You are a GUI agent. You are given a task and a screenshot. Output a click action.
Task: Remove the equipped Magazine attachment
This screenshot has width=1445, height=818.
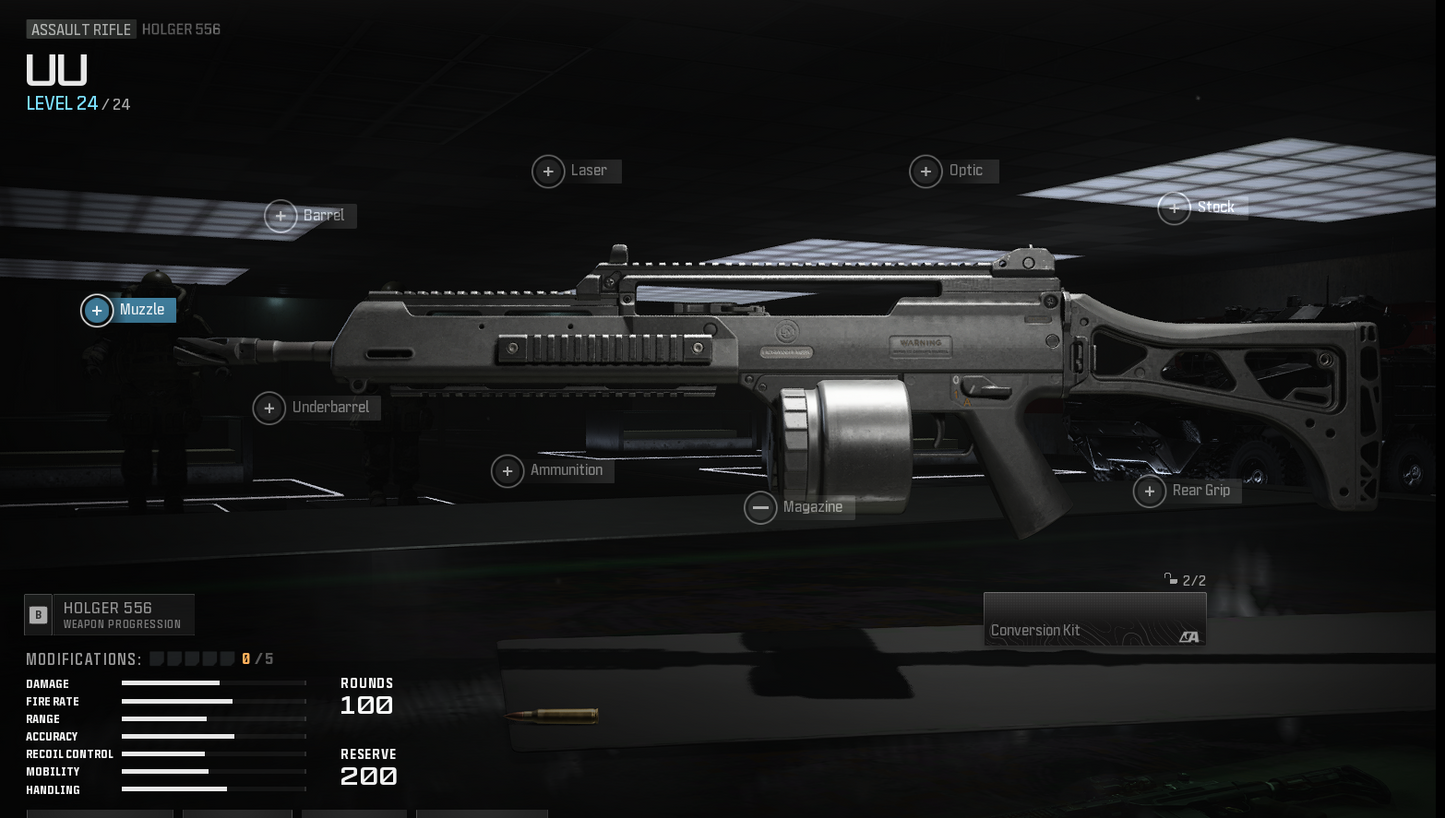tap(760, 507)
